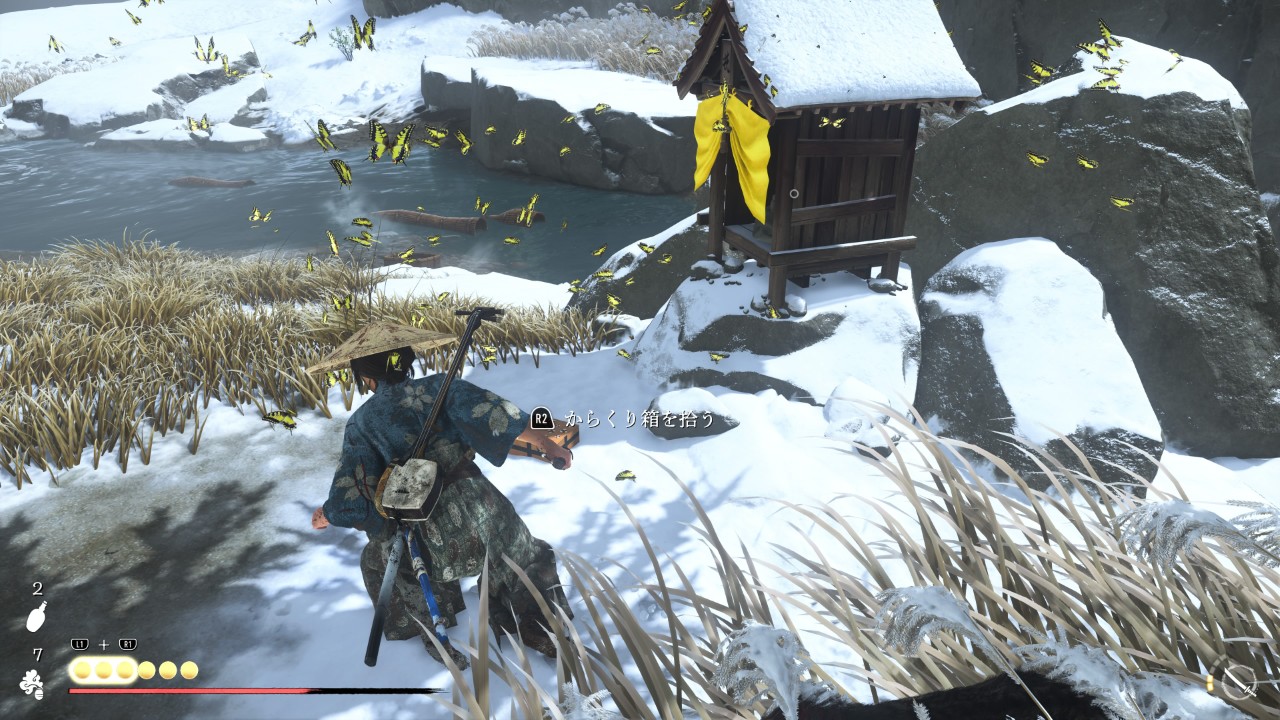Screen dimensions: 1280x720
Task: Select the white bottle item icon
Action: (36, 617)
